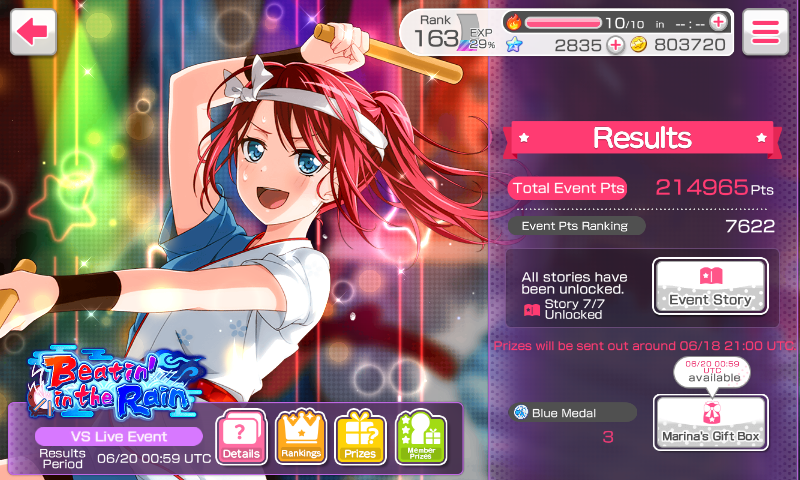This screenshot has width=800, height=480.
Task: Open the hamburger menu
Action: [x=766, y=31]
